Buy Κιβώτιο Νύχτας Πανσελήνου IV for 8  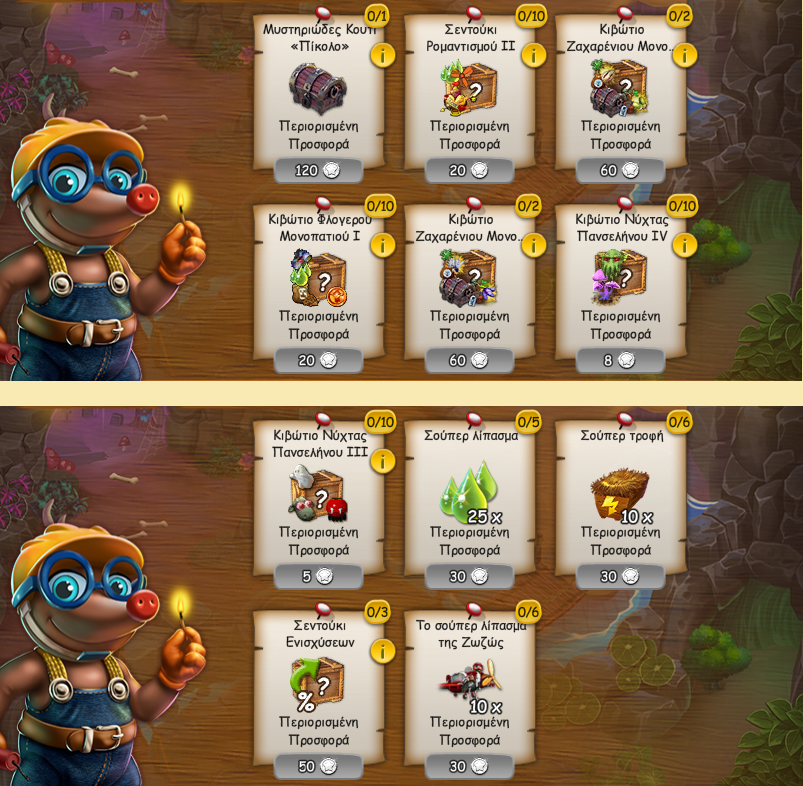click(620, 361)
